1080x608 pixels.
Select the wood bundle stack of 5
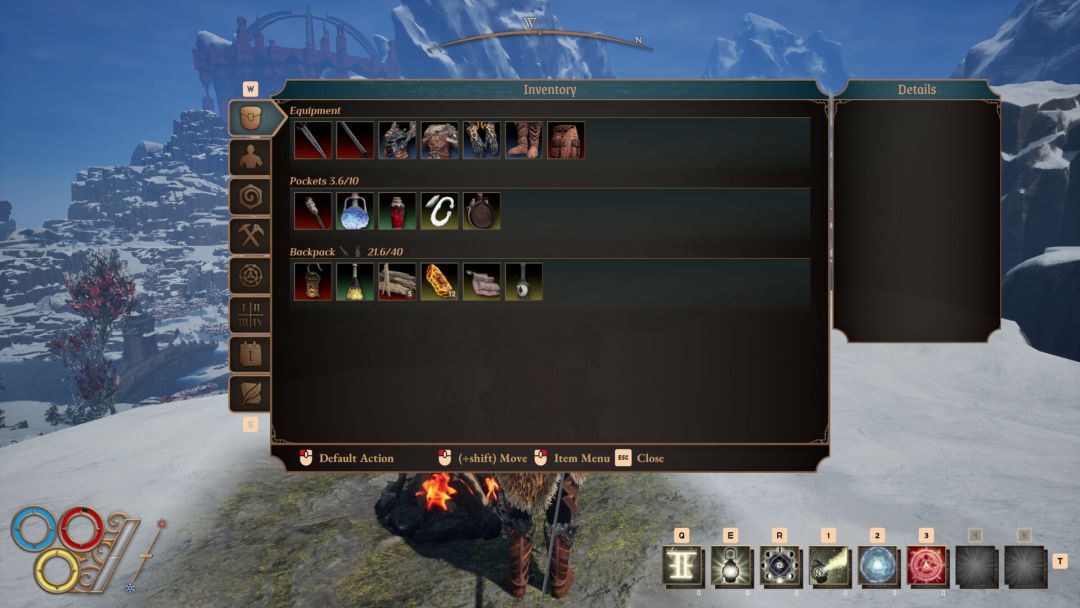(x=398, y=282)
